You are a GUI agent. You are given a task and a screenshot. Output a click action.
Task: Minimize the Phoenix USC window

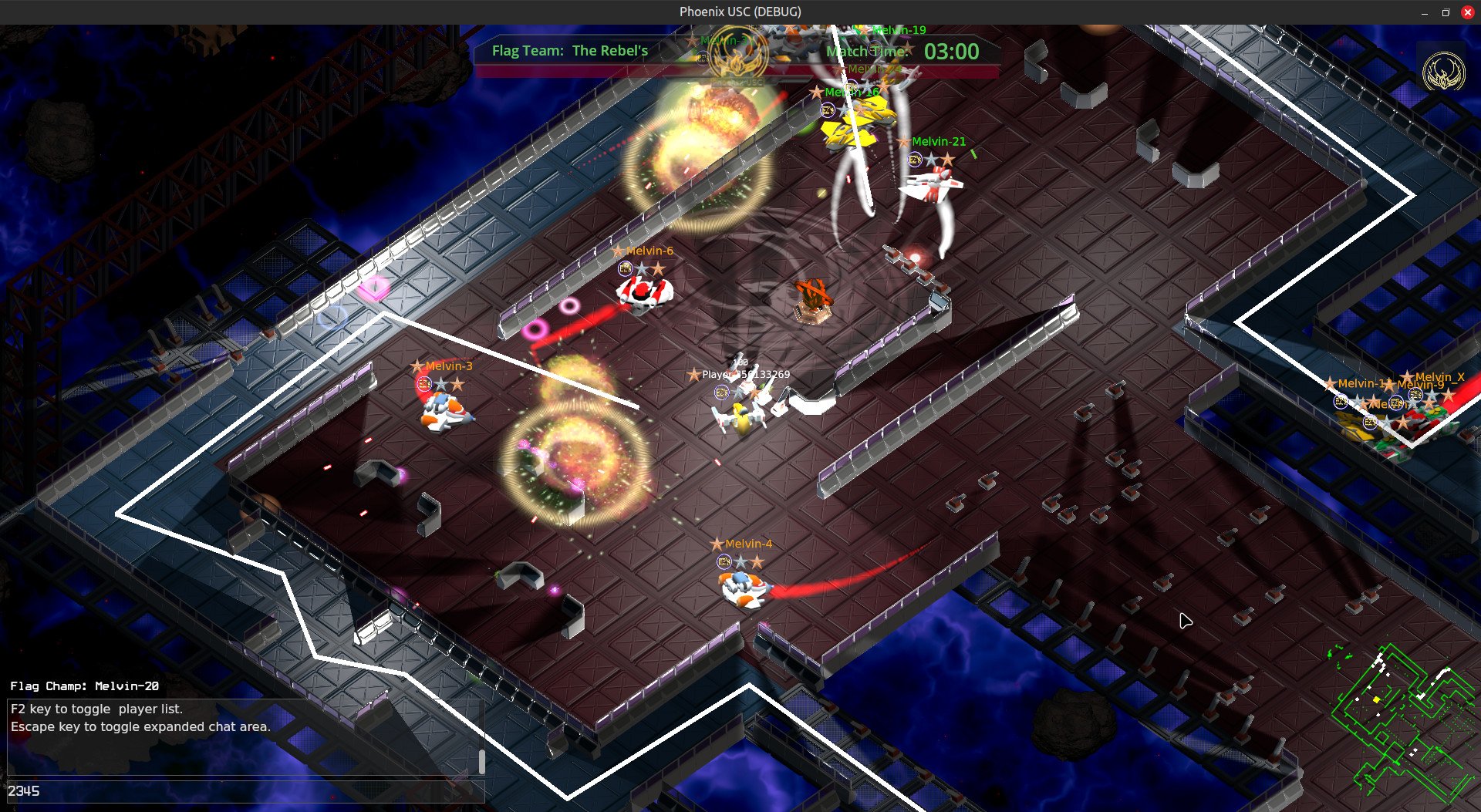click(1424, 12)
